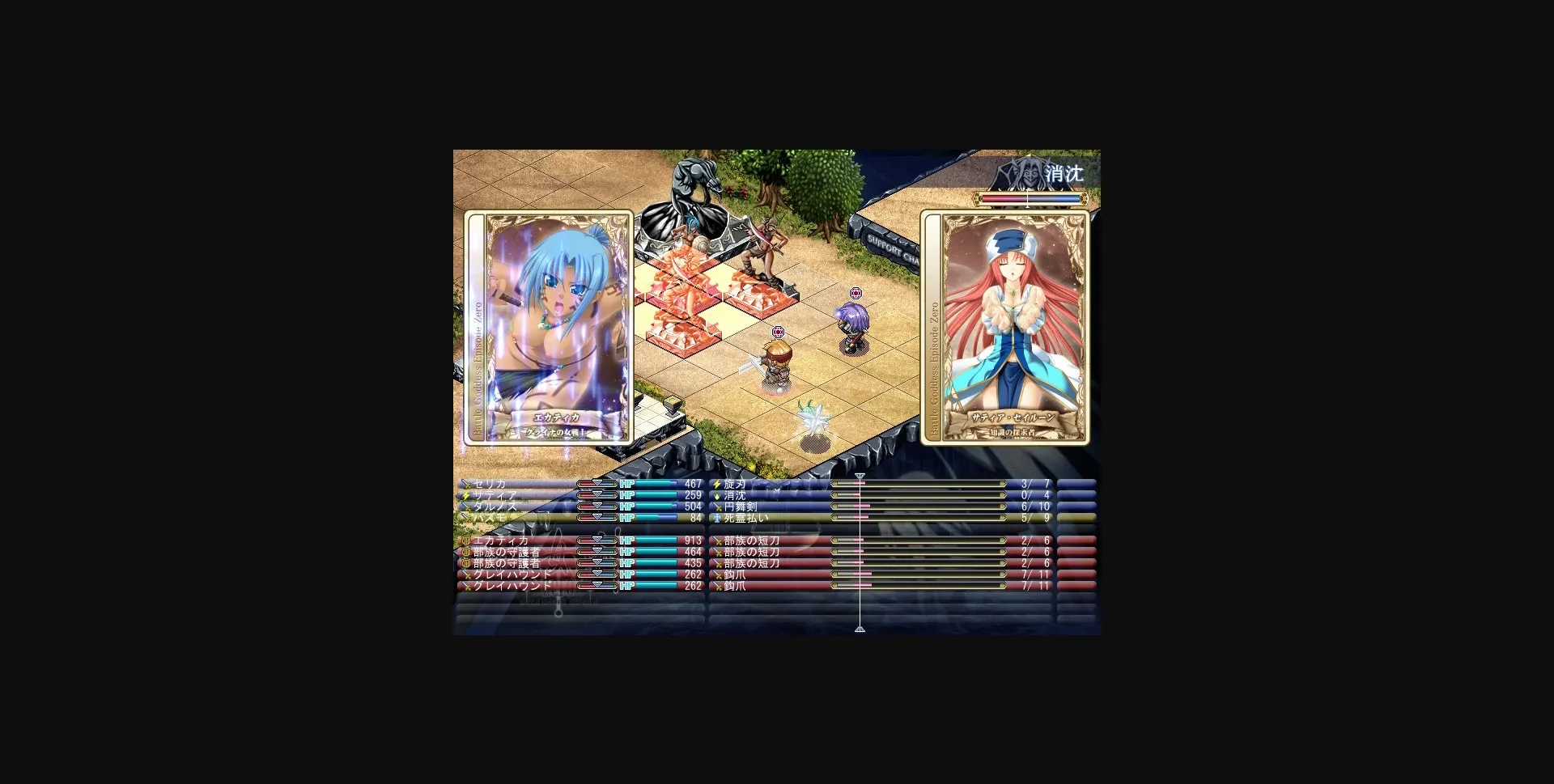This screenshot has width=1554, height=784.
Task: Select the lightning icon next to 旋刃 skill
Action: (x=715, y=483)
